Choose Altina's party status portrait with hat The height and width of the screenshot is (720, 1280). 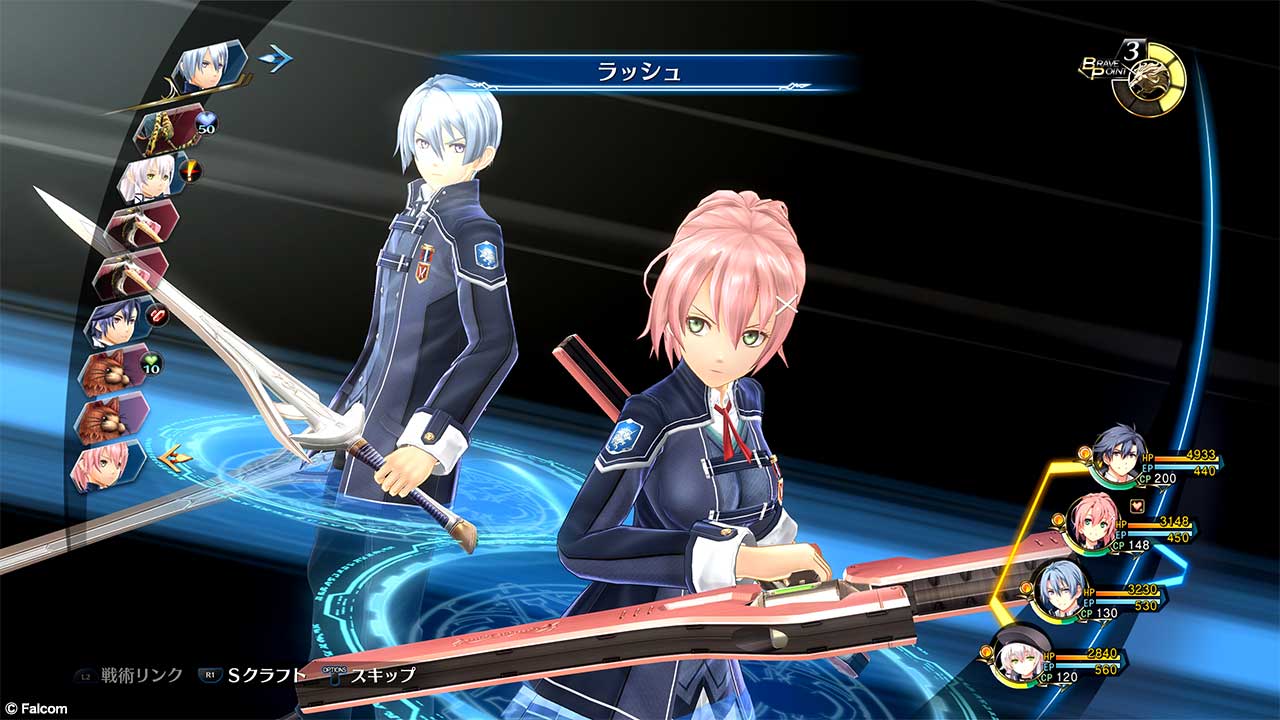coord(1022,655)
